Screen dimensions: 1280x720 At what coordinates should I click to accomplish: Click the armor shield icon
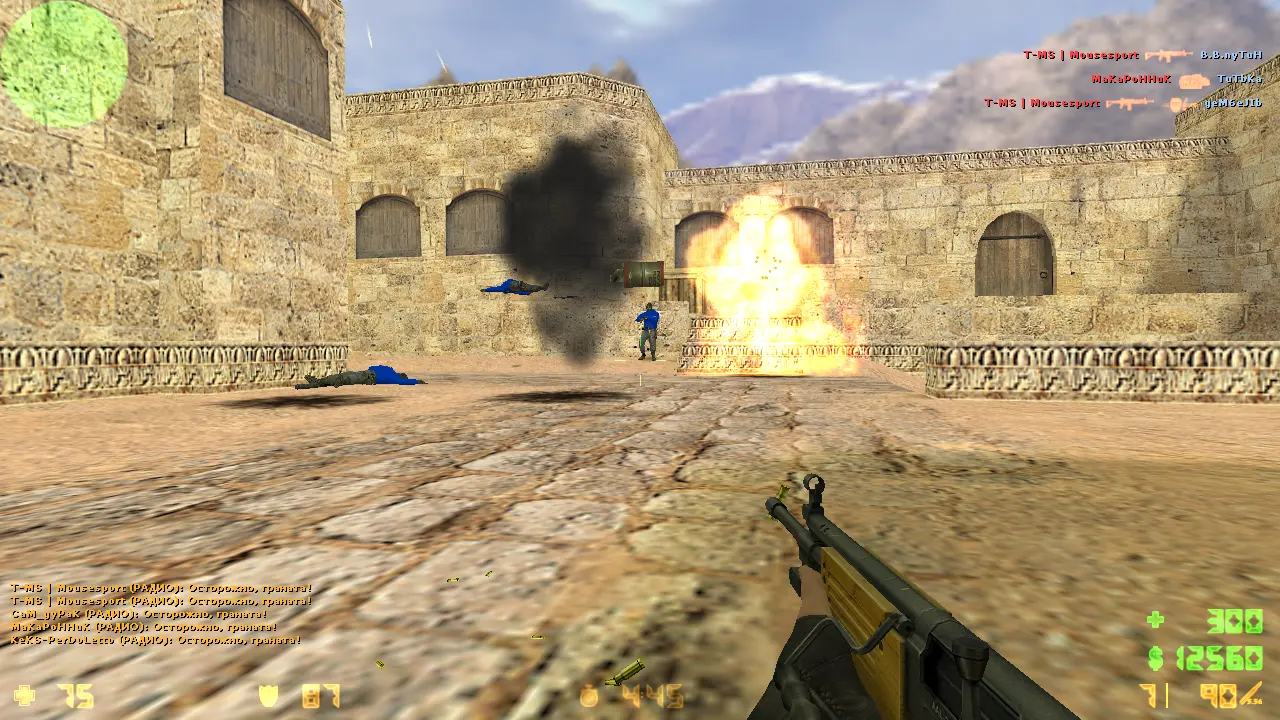coord(269,694)
